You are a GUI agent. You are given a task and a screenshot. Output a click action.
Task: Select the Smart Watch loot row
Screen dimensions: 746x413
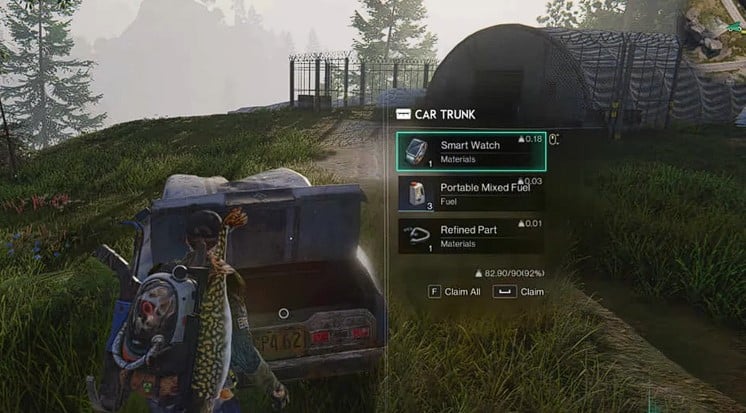pos(470,151)
